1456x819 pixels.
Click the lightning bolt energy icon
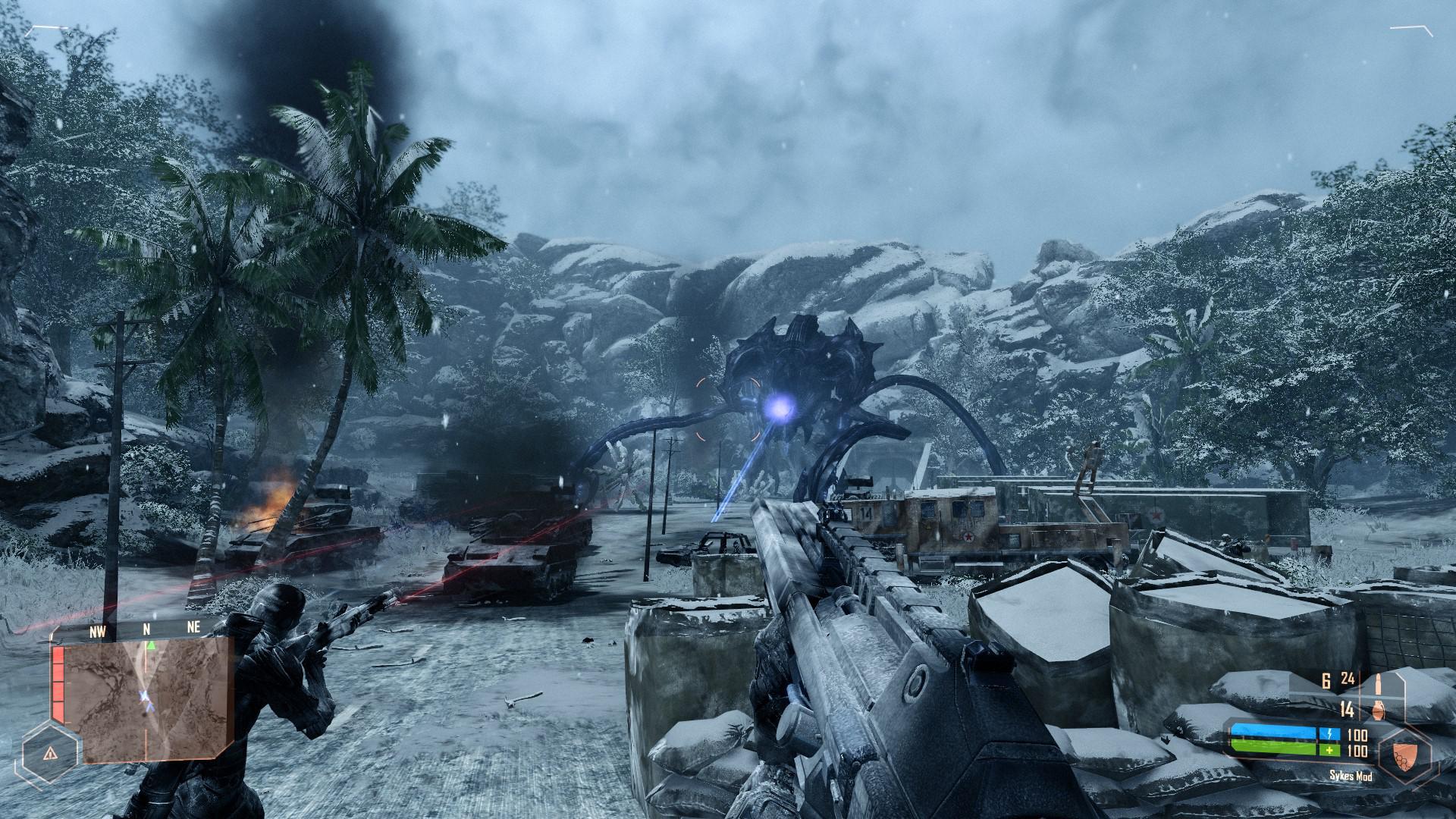(x=1330, y=733)
